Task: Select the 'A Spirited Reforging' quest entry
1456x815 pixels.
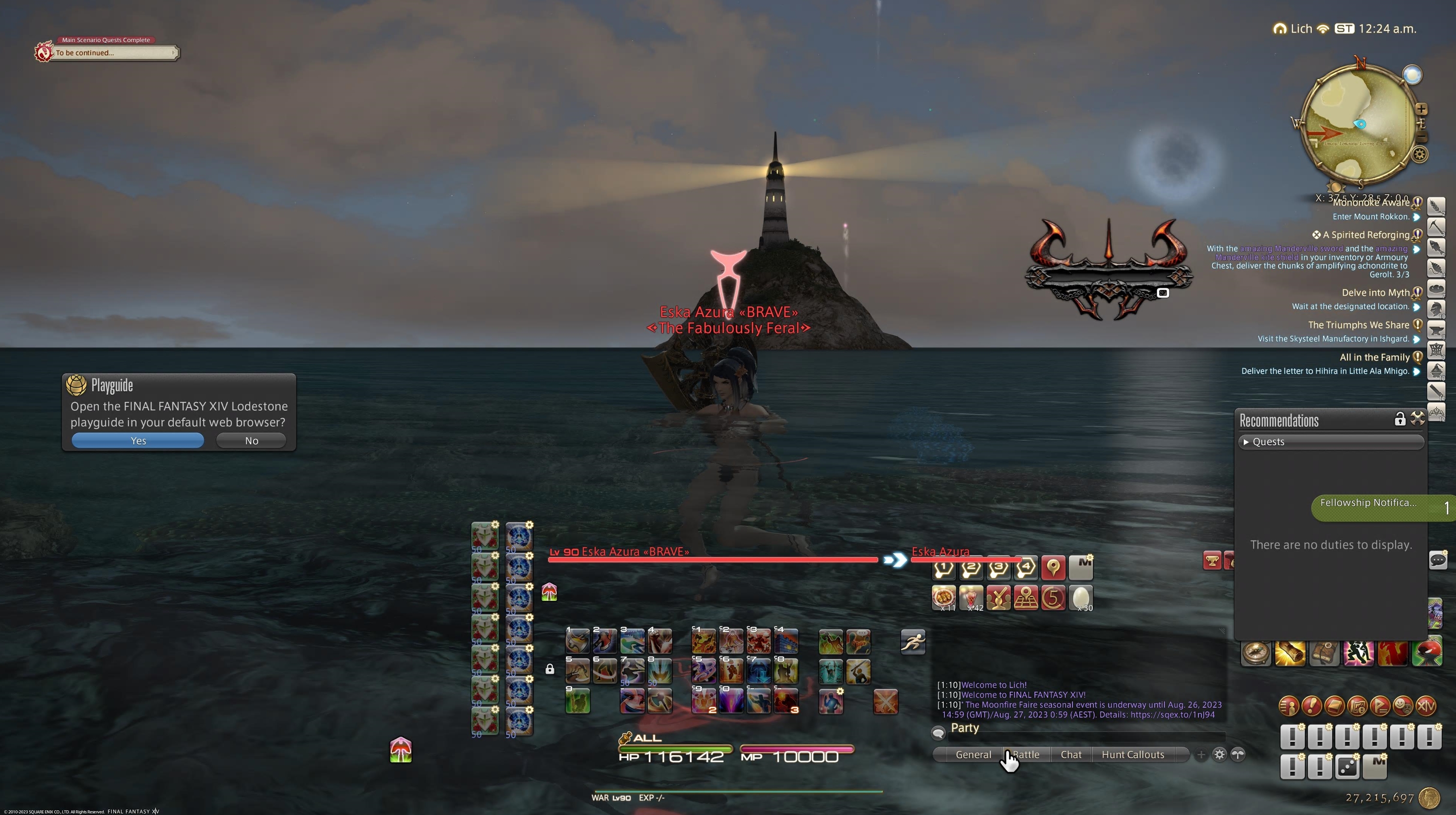Action: [1366, 235]
